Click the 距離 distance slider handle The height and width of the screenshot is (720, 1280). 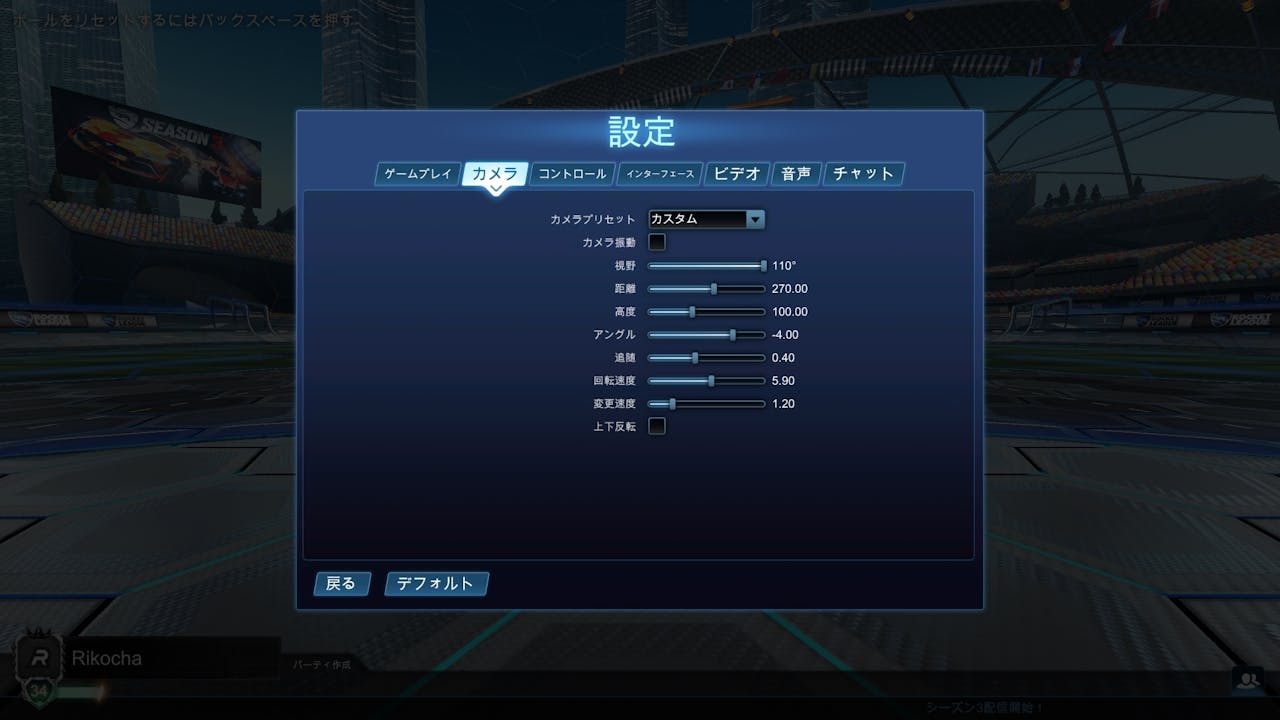(712, 288)
